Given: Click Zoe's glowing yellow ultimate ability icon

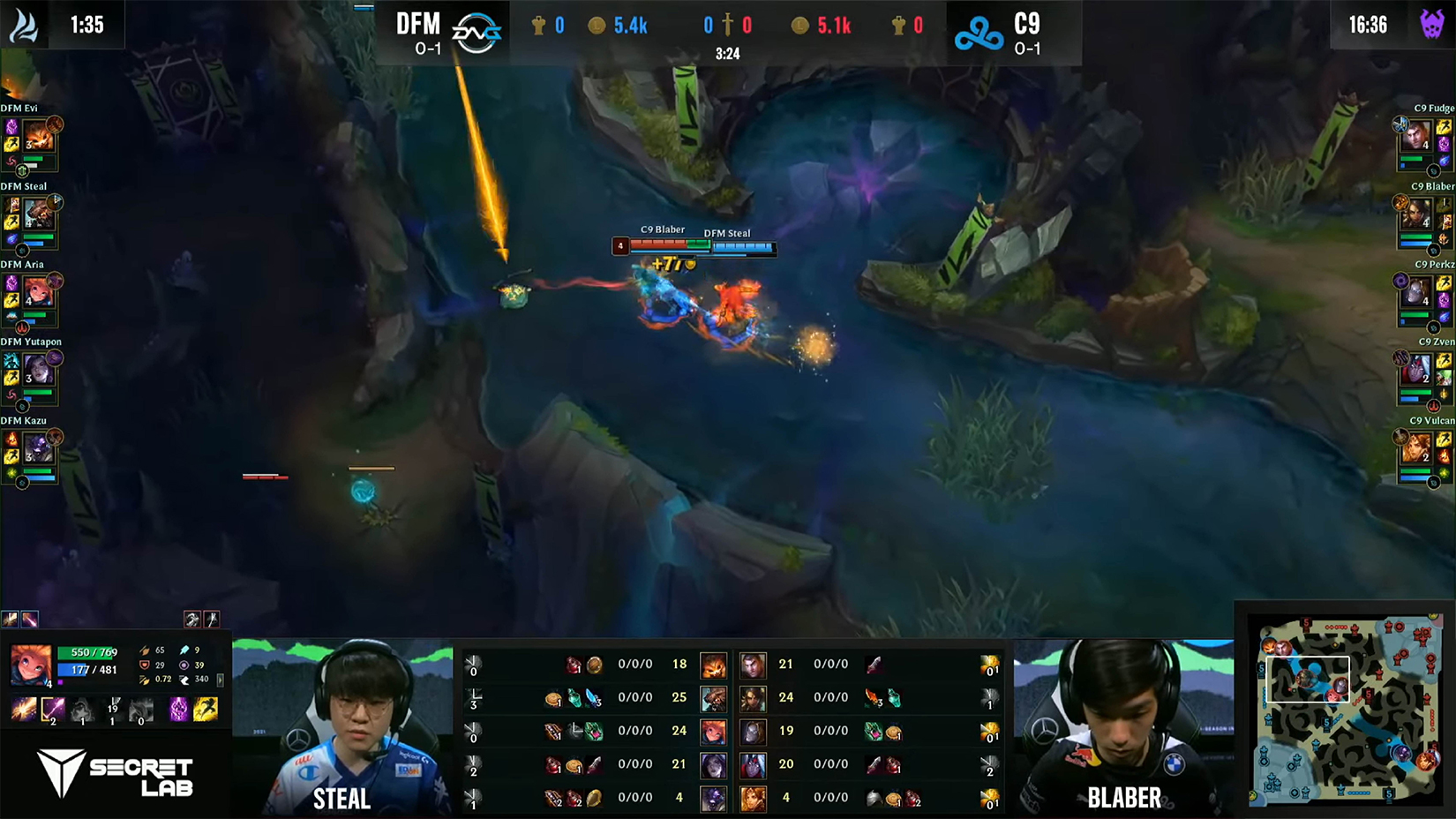Looking at the screenshot, I should [206, 710].
